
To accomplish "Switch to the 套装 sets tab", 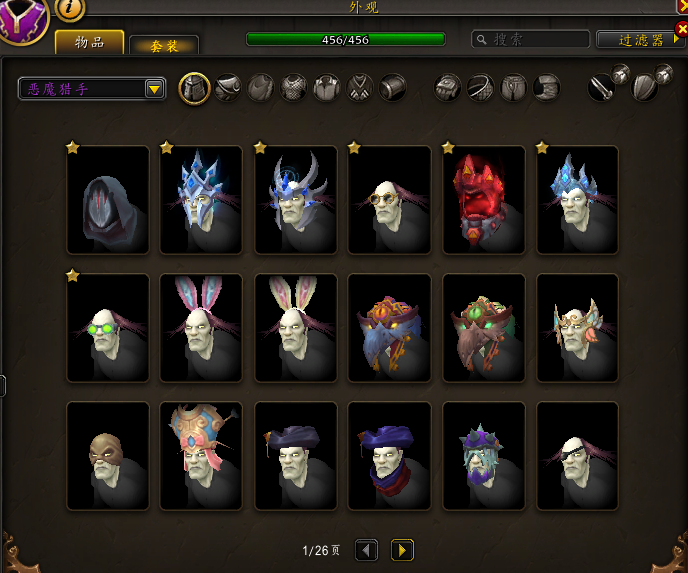I will (164, 45).
